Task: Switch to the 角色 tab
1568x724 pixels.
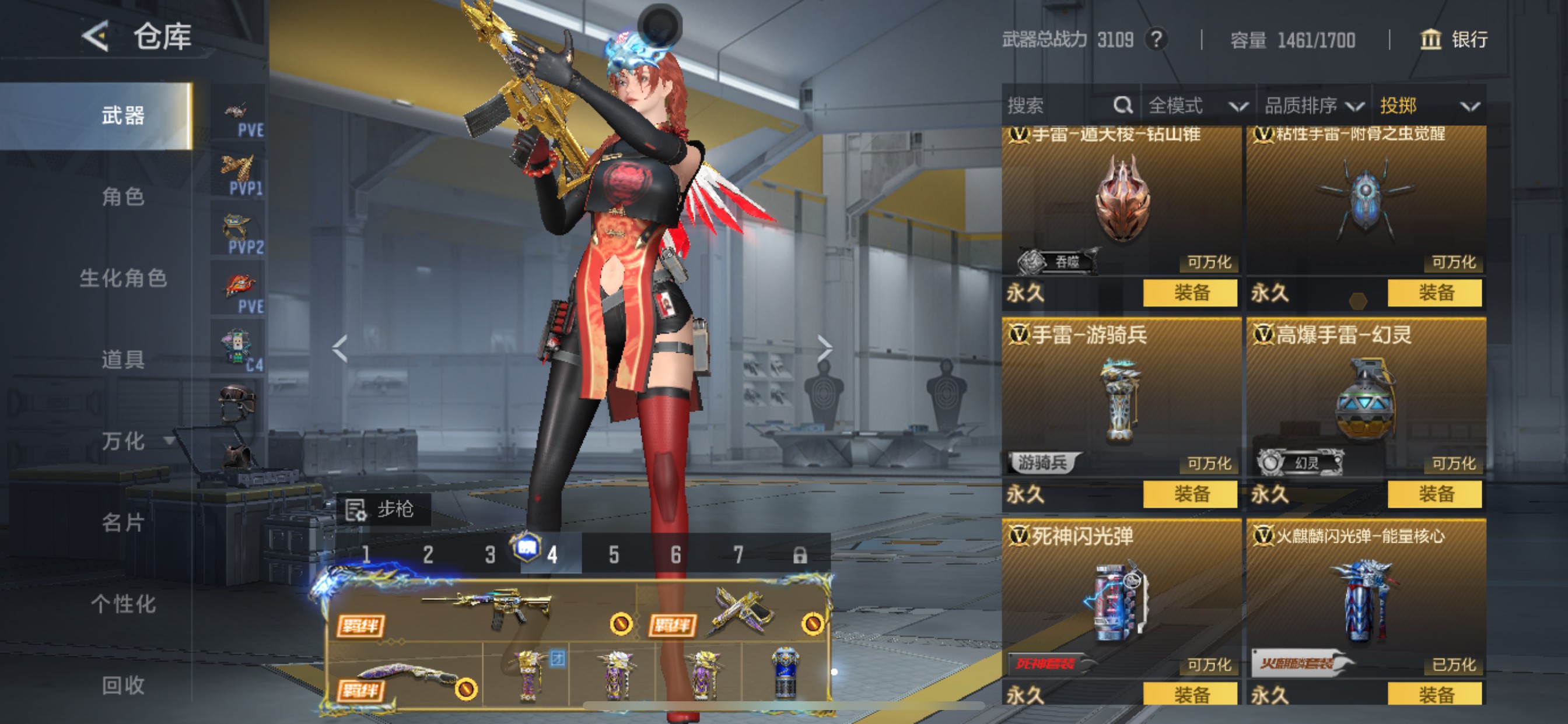Action: click(x=123, y=196)
